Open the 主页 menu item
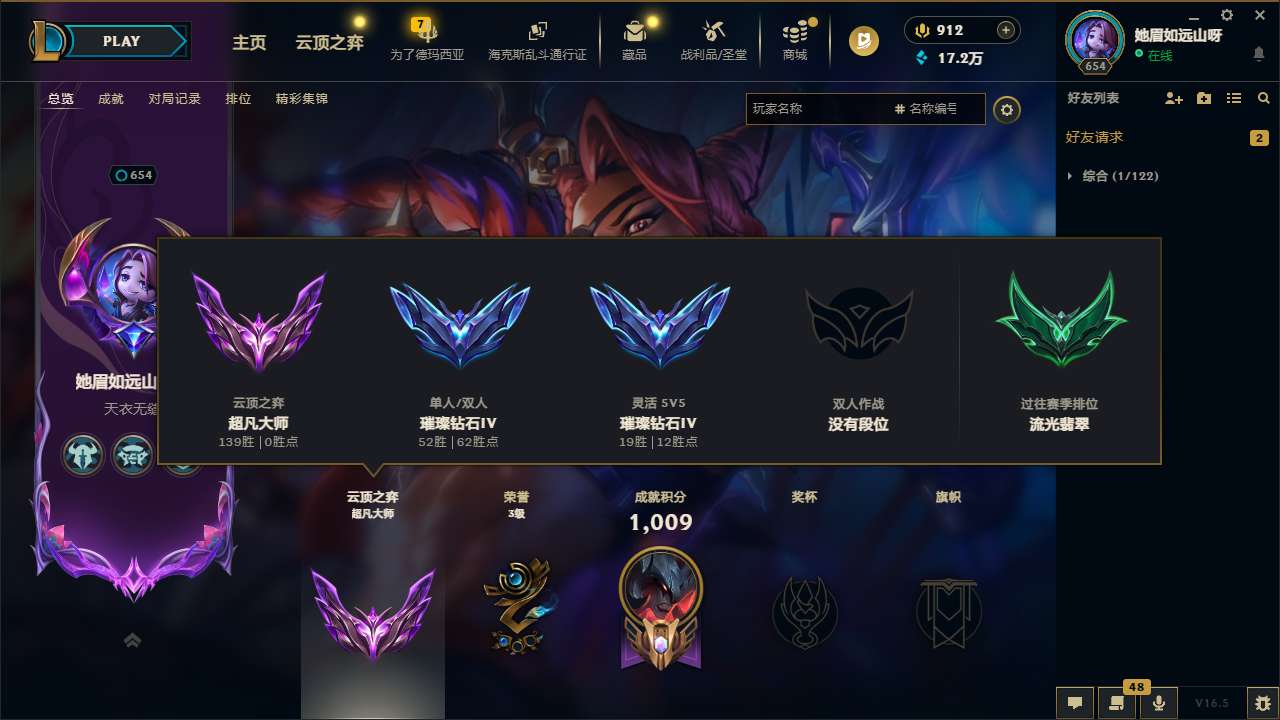Screen dimensions: 1280x720 click(x=249, y=43)
